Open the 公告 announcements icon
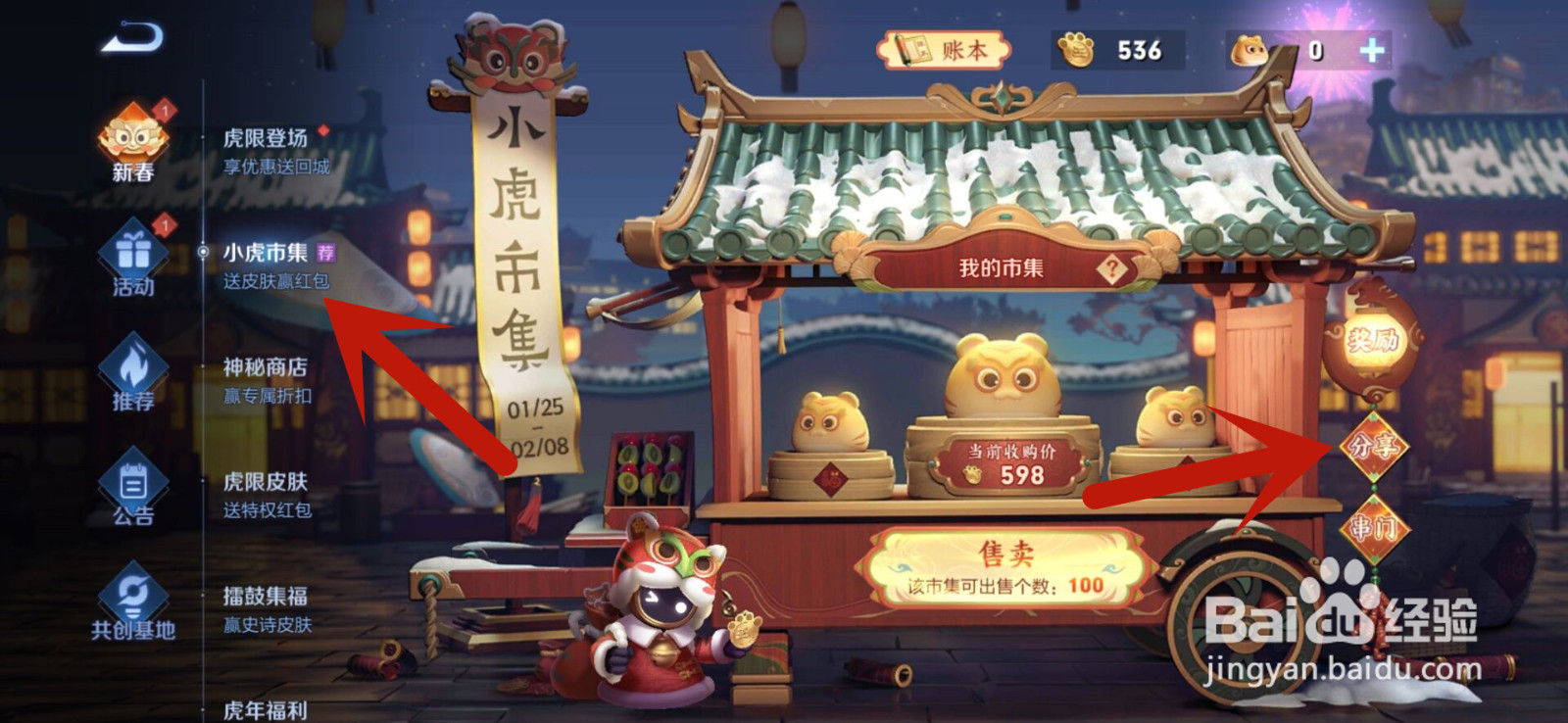This screenshot has width=1568, height=723. click(130, 482)
